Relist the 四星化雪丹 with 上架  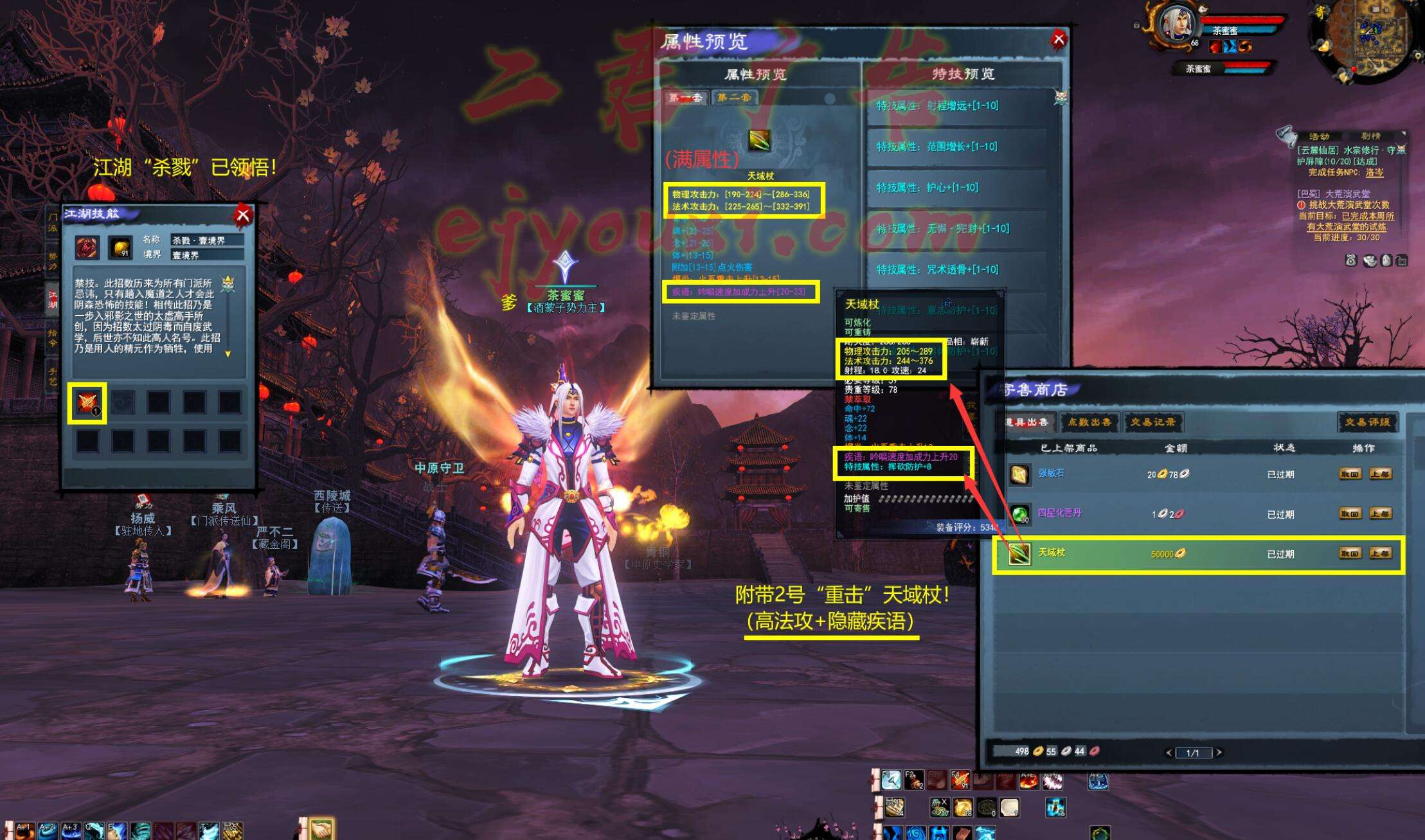click(1380, 514)
